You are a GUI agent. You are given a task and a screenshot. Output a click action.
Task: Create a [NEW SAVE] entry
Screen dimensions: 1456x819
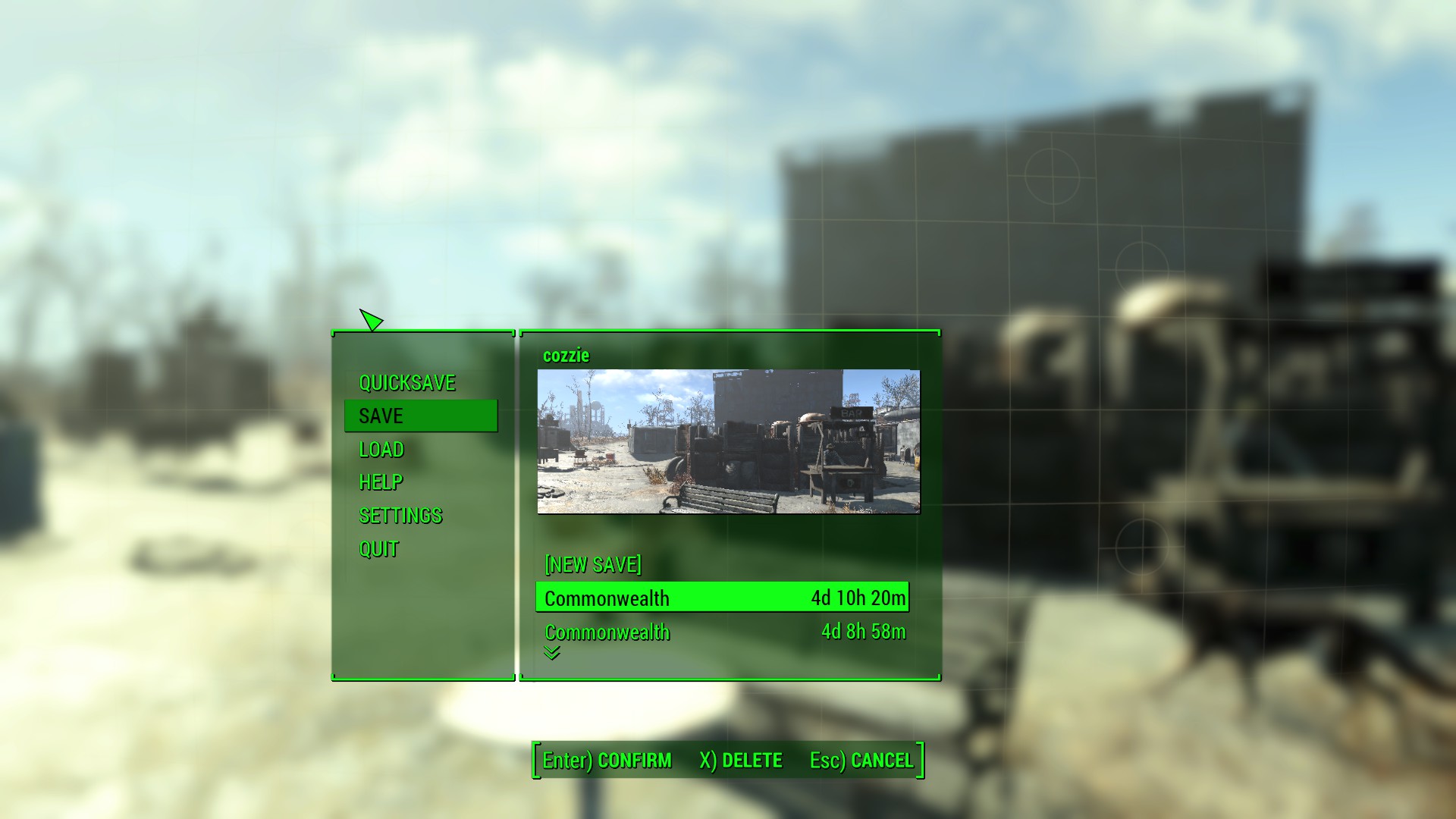pos(592,565)
